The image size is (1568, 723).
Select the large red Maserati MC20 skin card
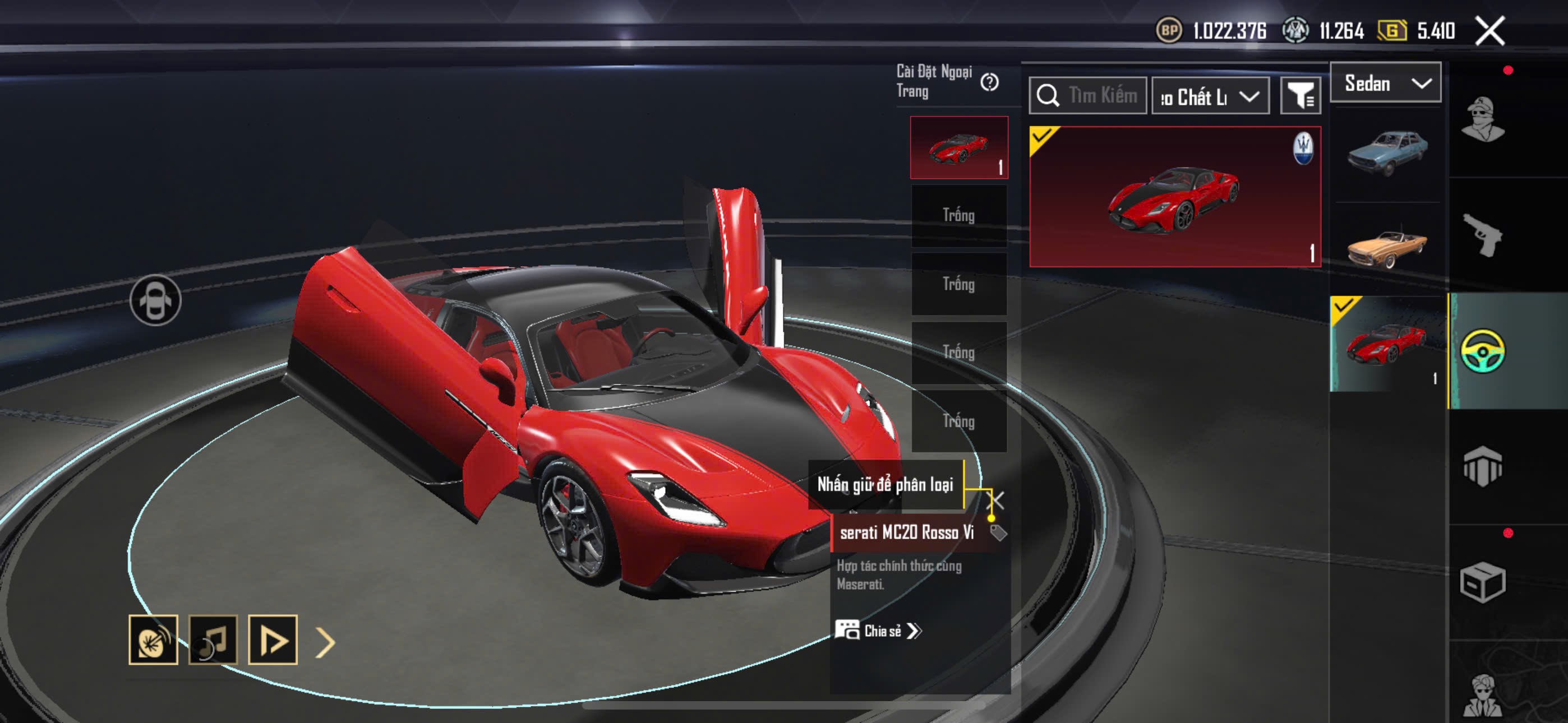point(1174,197)
